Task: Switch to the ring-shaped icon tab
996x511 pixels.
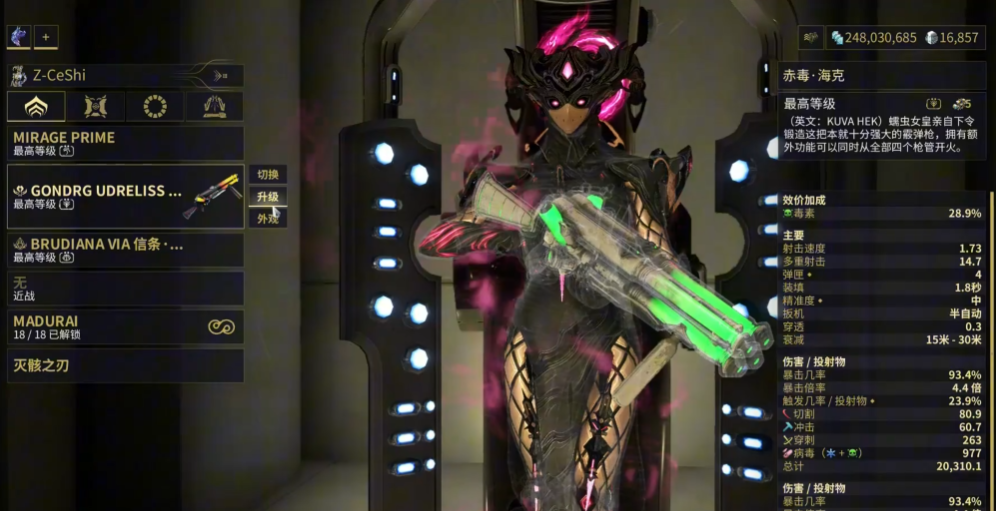Action: click(155, 107)
